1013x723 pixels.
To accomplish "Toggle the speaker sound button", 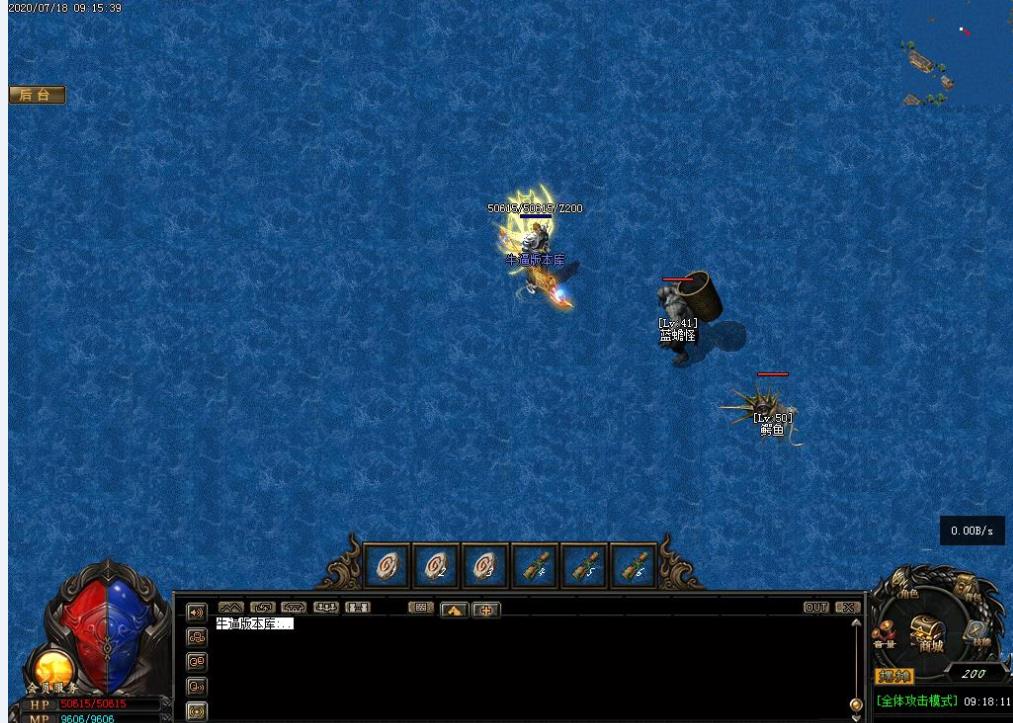I will [x=196, y=611].
